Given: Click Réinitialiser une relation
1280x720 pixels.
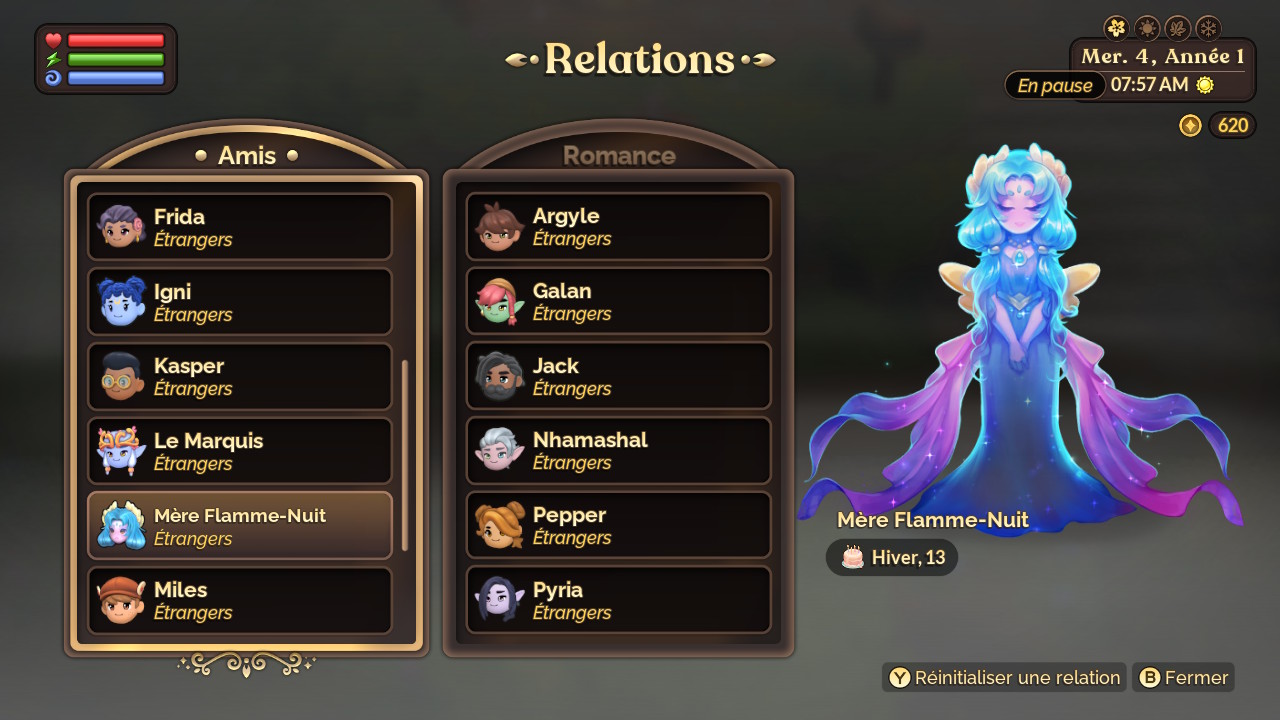Looking at the screenshot, I should tap(1004, 678).
